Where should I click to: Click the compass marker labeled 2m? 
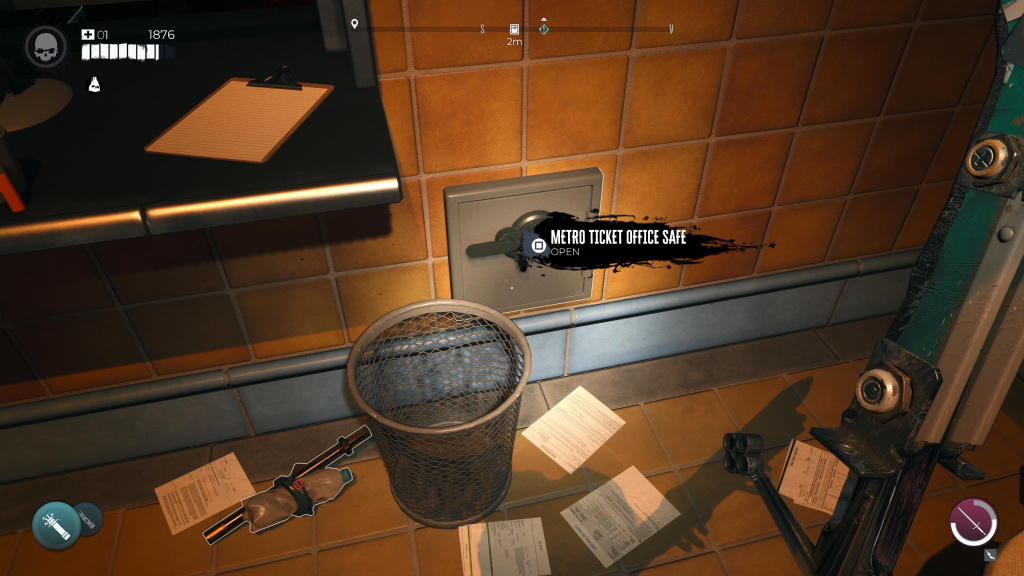pyautogui.click(x=514, y=30)
